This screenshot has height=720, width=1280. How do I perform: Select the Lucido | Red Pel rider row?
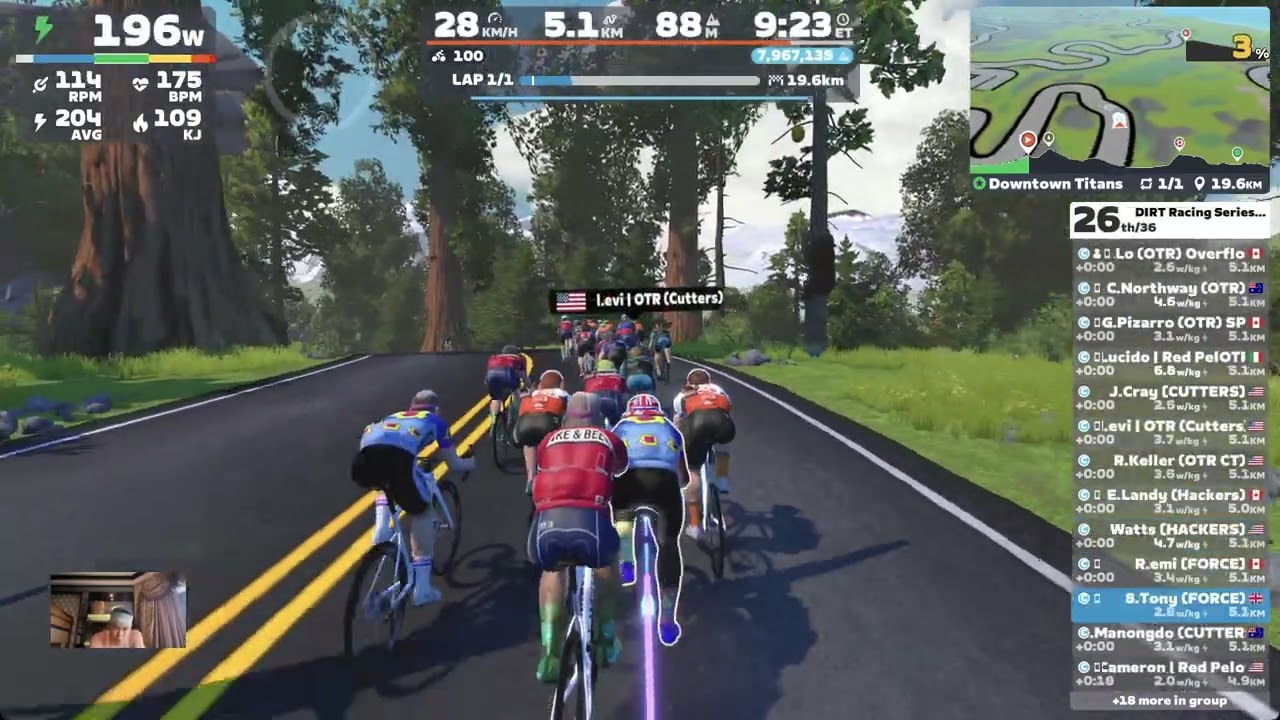1170,364
